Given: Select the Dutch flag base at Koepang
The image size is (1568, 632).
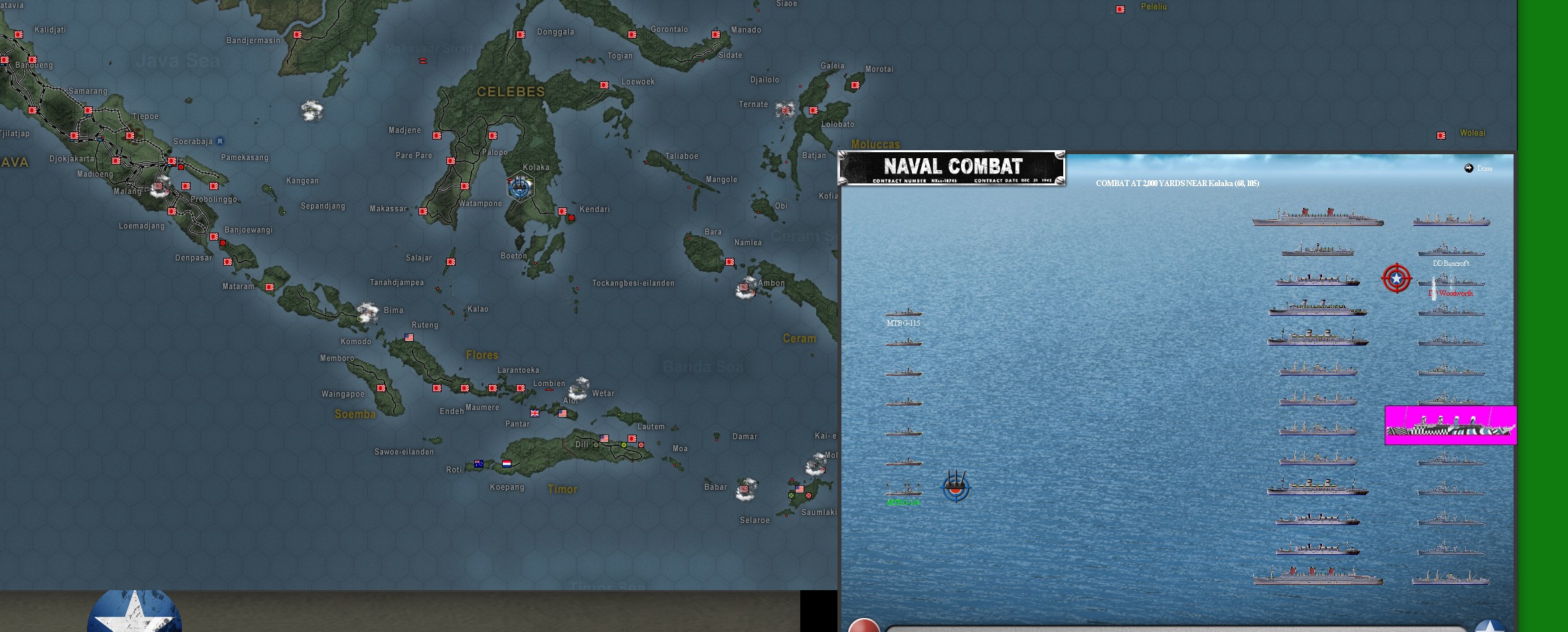Looking at the screenshot, I should [x=507, y=464].
